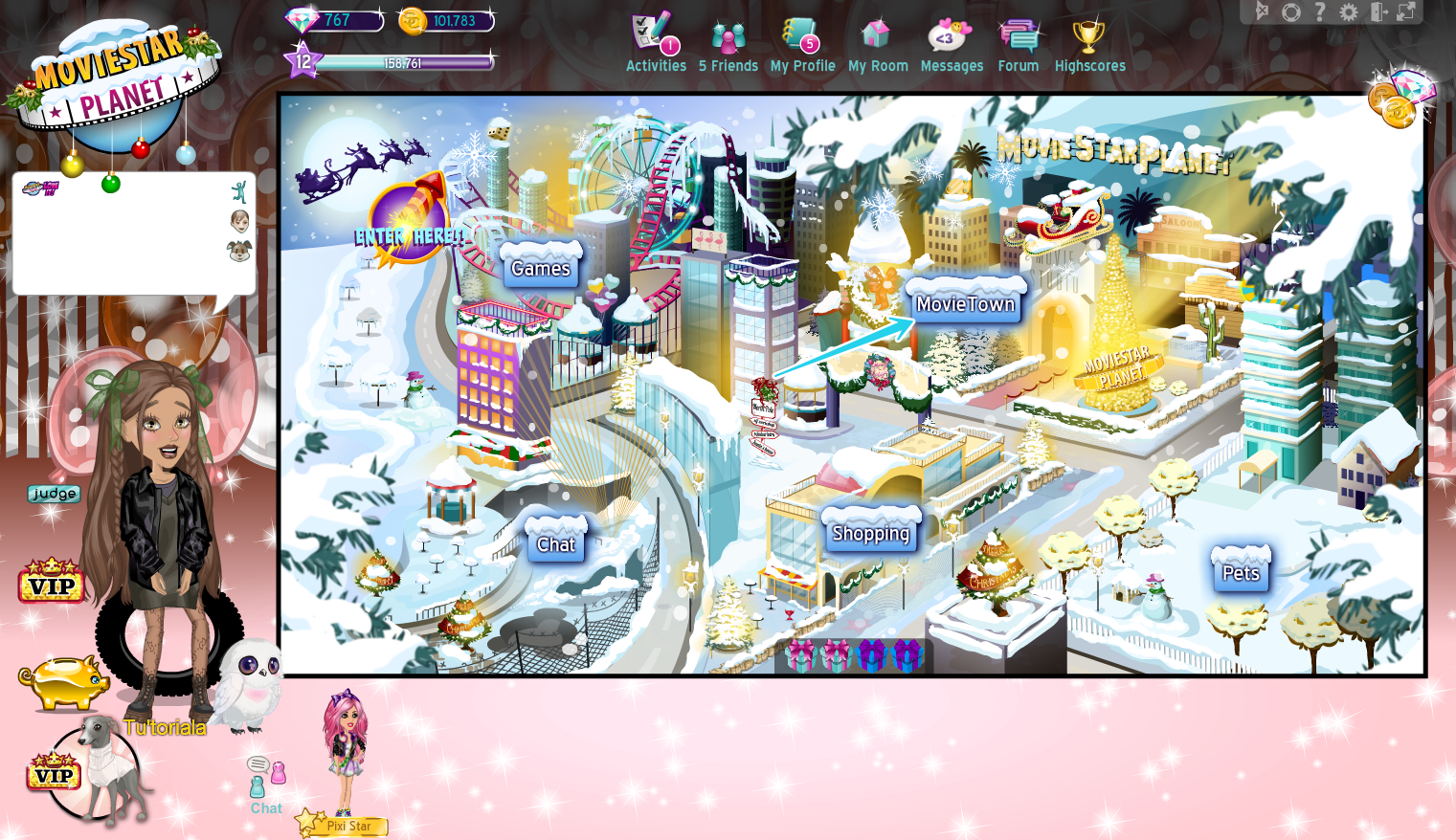
Task: Mute the game sound
Action: pyautogui.click(x=1262, y=11)
